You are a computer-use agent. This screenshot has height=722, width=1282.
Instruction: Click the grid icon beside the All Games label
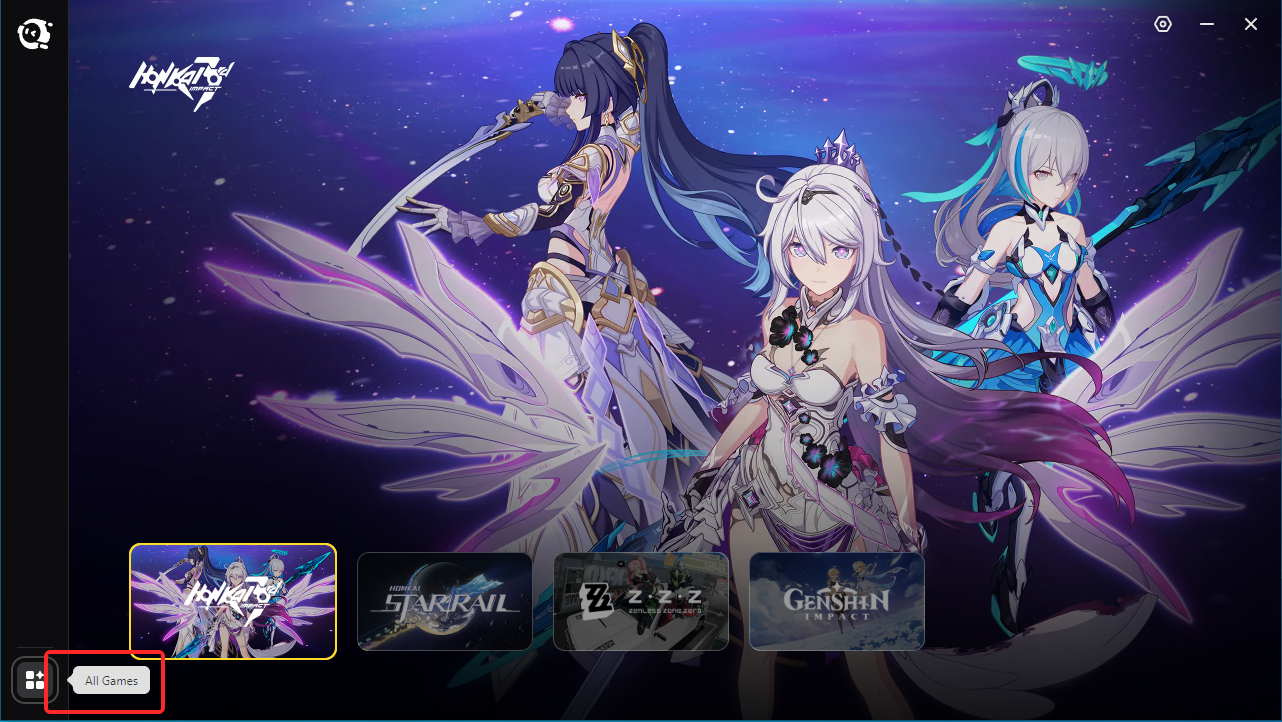pos(33,680)
